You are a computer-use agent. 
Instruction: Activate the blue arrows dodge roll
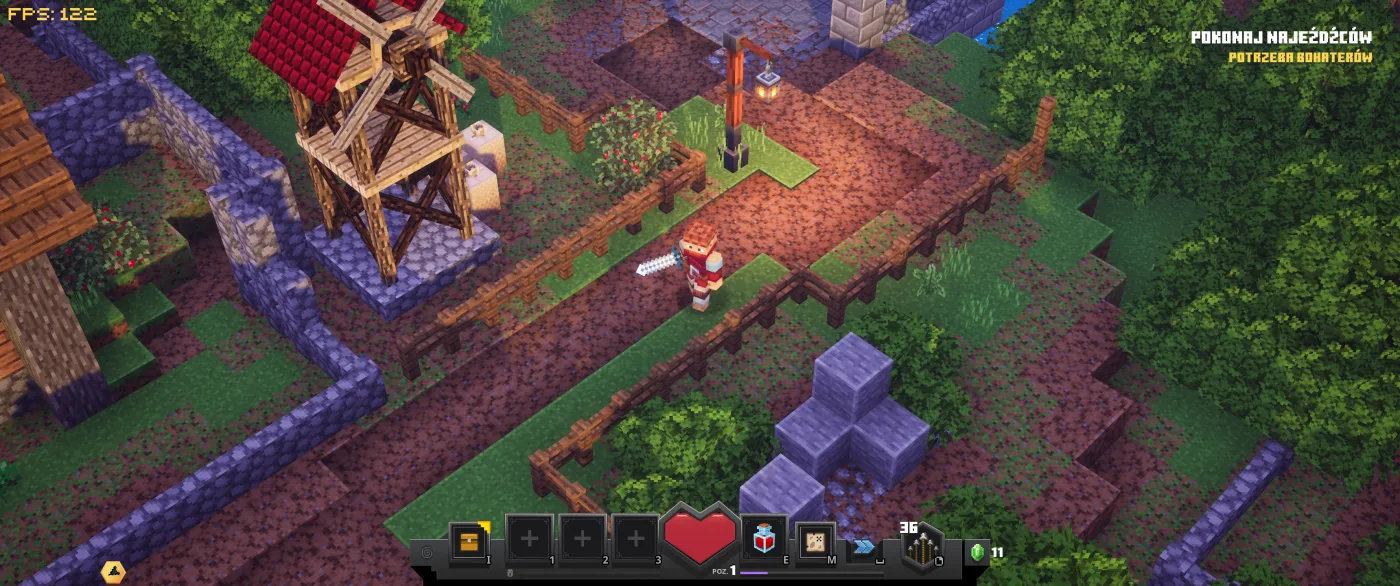(x=863, y=546)
